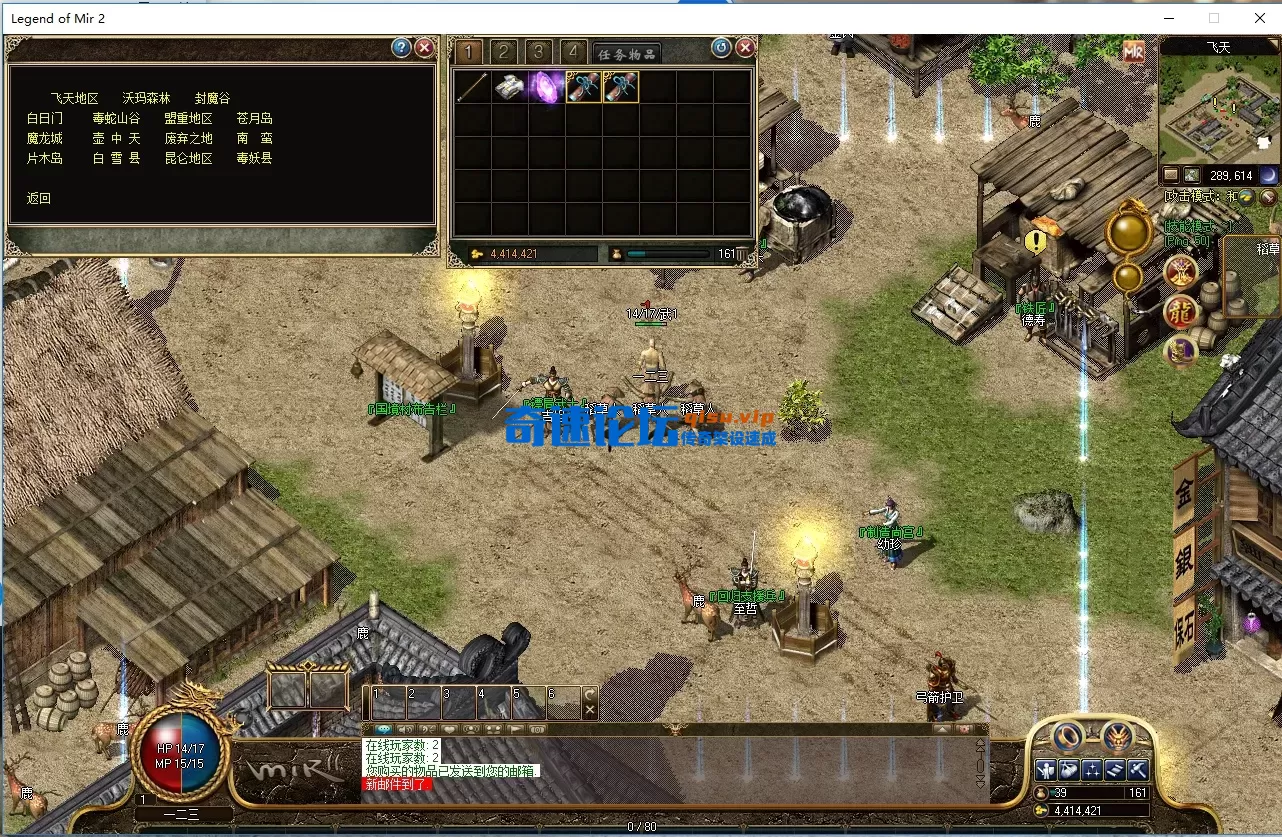Screen dimensions: 1282x837
Task: Toggle the peace mode icon next to 攻击模式
Action: point(1245,197)
